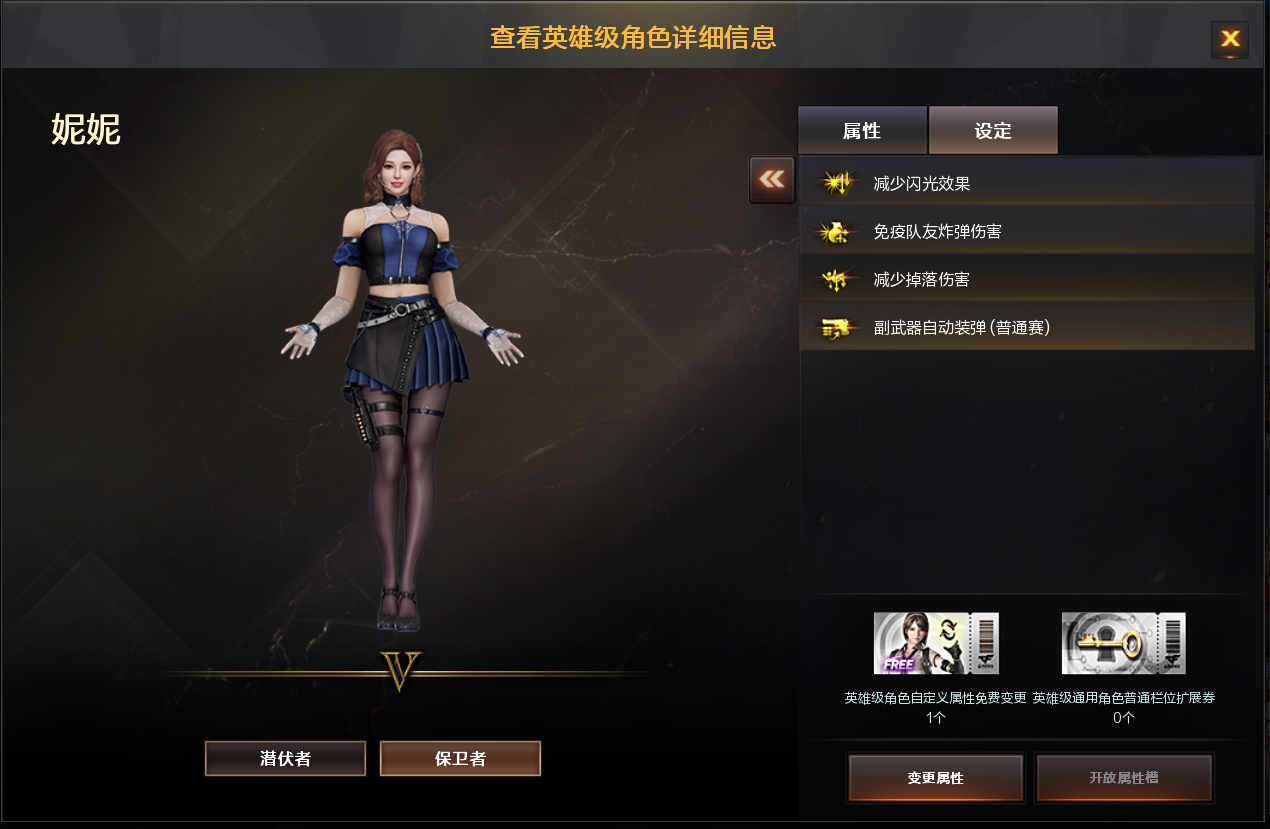
Task: Select the 减少闪光效果 attribute row
Action: click(x=1026, y=183)
